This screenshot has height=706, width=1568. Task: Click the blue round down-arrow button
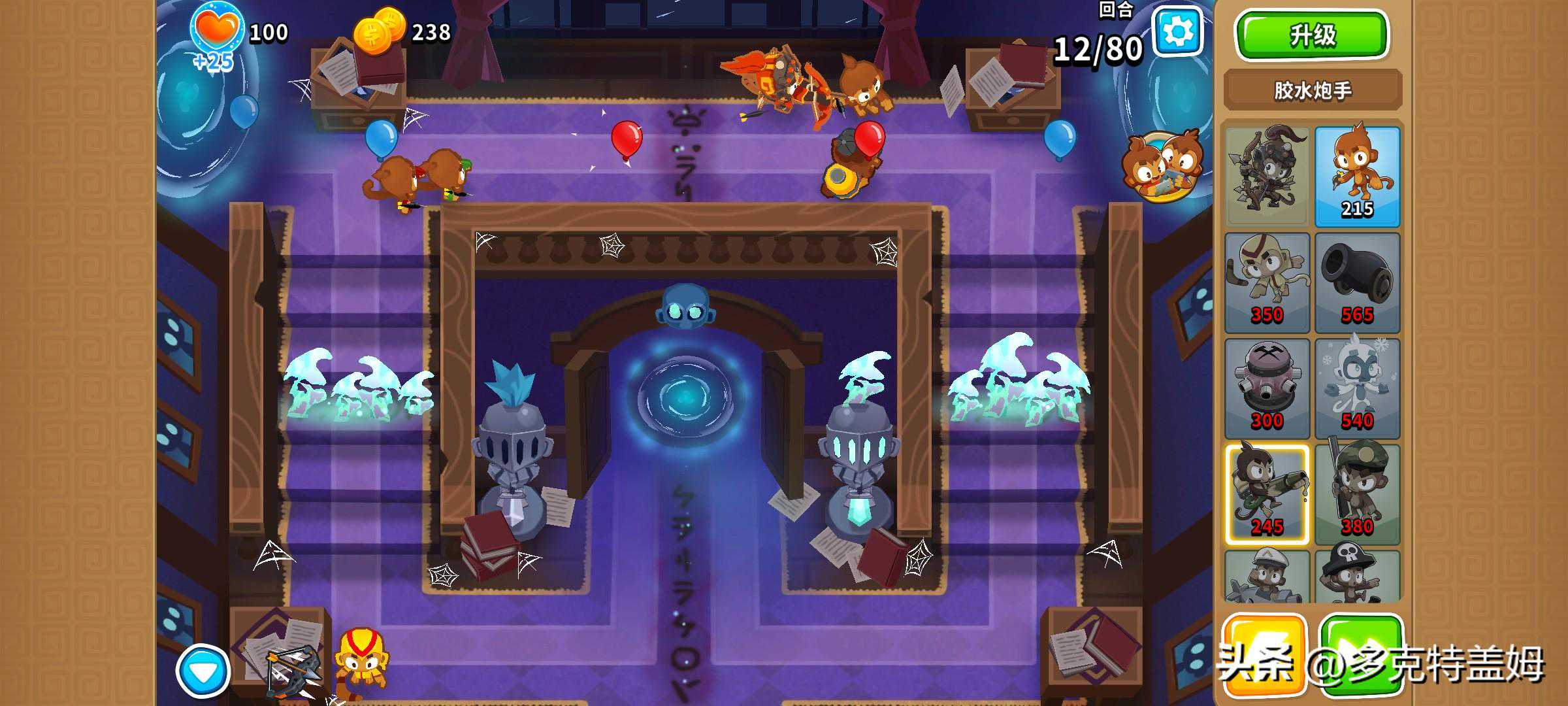coord(203,671)
